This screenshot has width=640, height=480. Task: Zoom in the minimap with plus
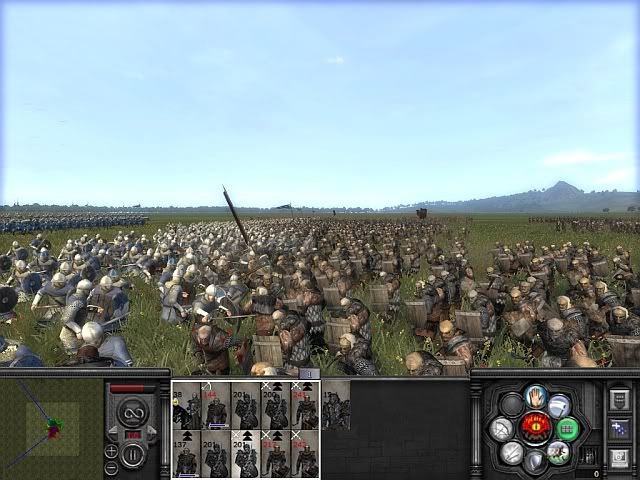pyautogui.click(x=111, y=450)
